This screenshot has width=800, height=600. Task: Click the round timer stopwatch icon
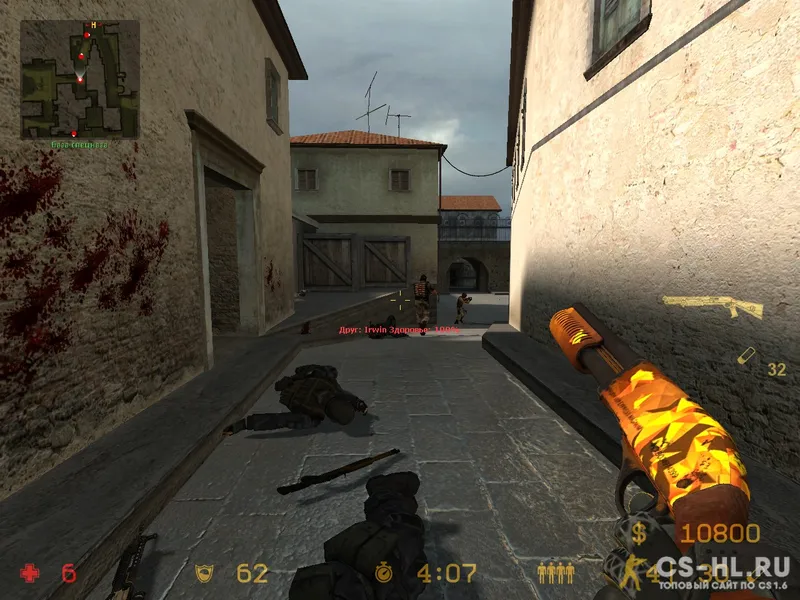384,573
